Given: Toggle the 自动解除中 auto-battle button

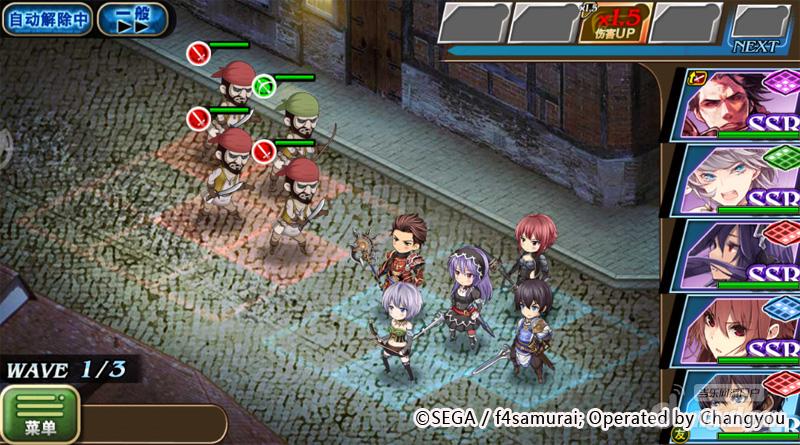Looking at the screenshot, I should (x=46, y=19).
